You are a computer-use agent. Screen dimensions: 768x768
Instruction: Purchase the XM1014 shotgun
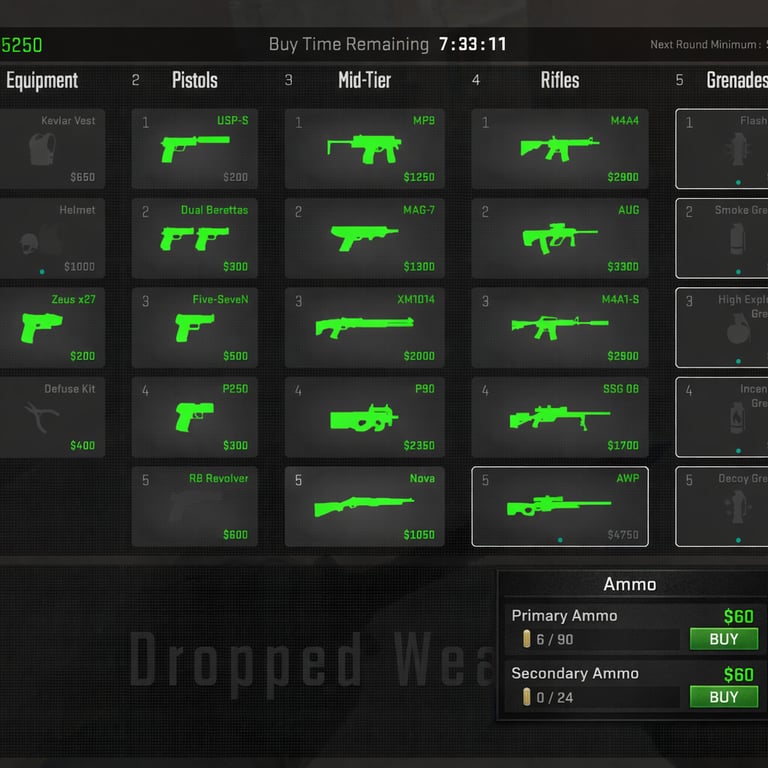[365, 328]
